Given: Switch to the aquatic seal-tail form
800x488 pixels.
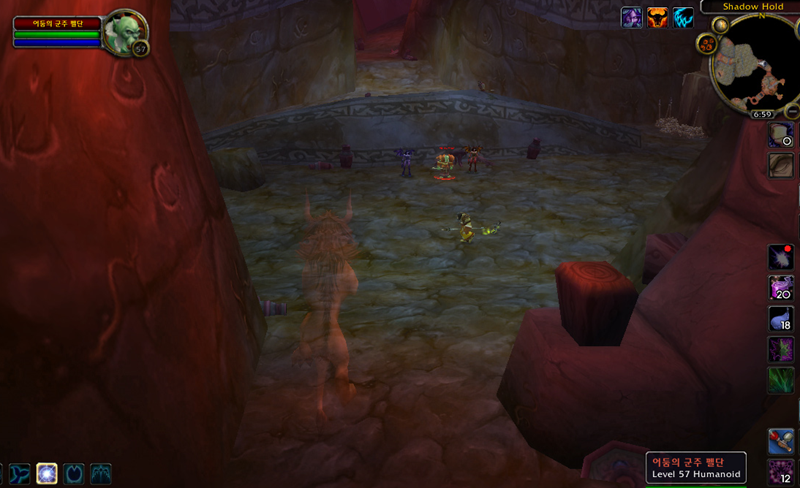Looking at the screenshot, I should point(20,473).
